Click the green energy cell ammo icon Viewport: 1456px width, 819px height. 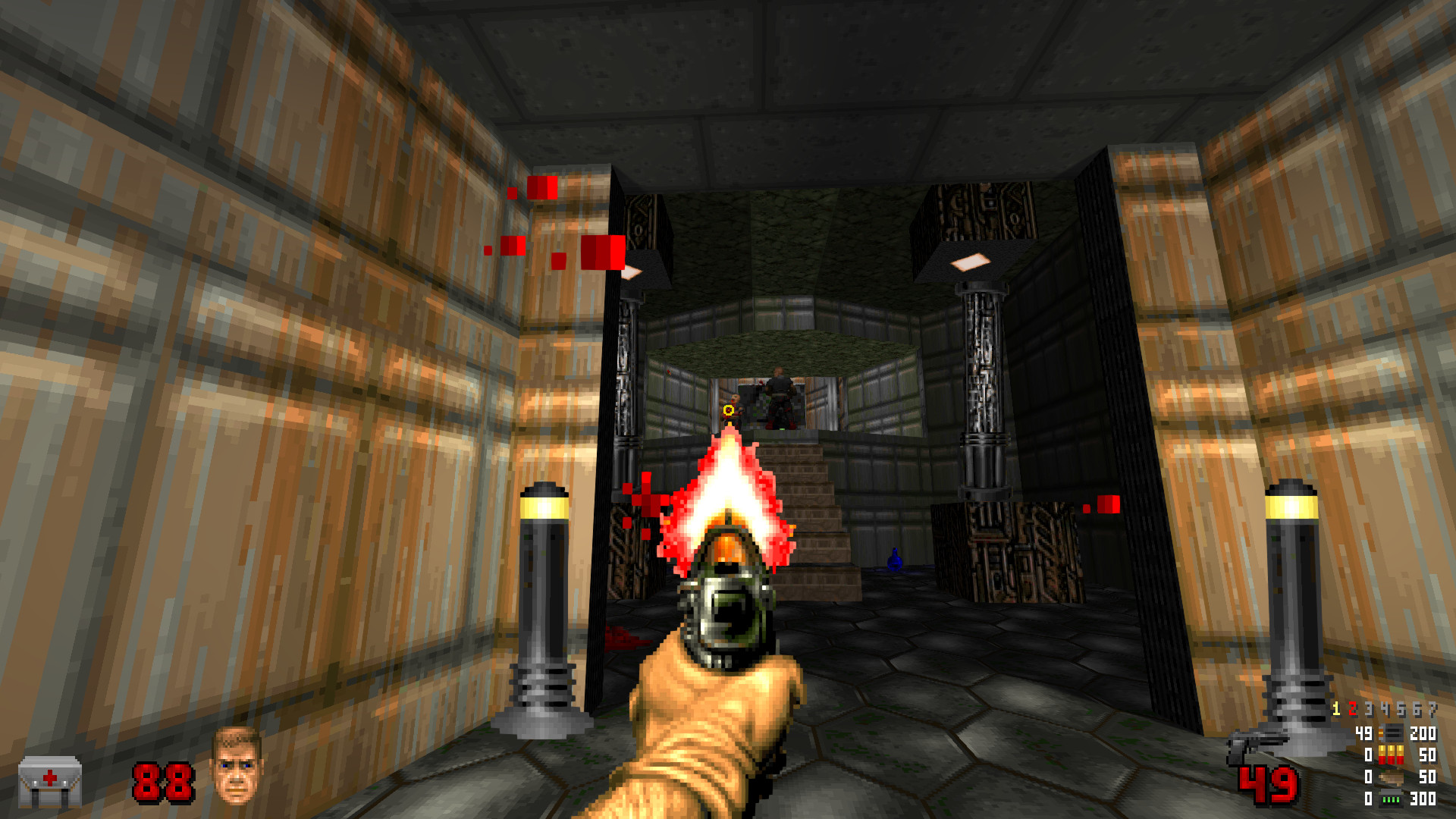click(1390, 800)
